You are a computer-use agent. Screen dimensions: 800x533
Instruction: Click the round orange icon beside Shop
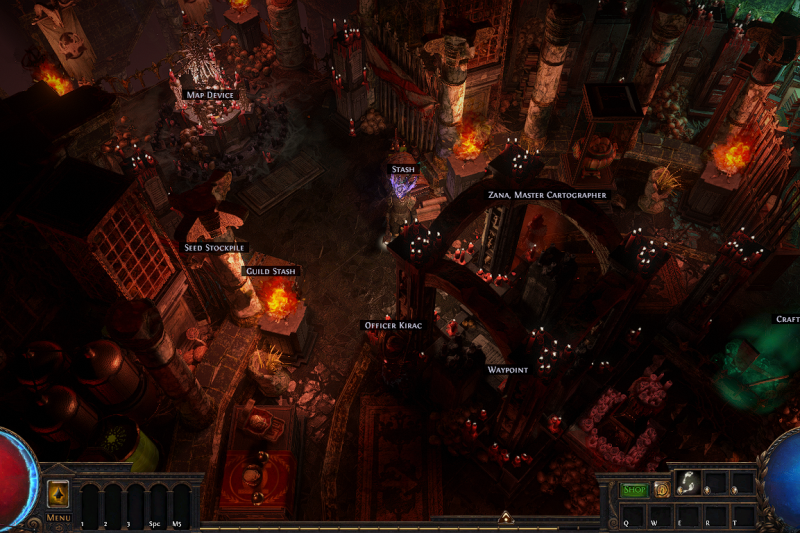click(x=661, y=490)
